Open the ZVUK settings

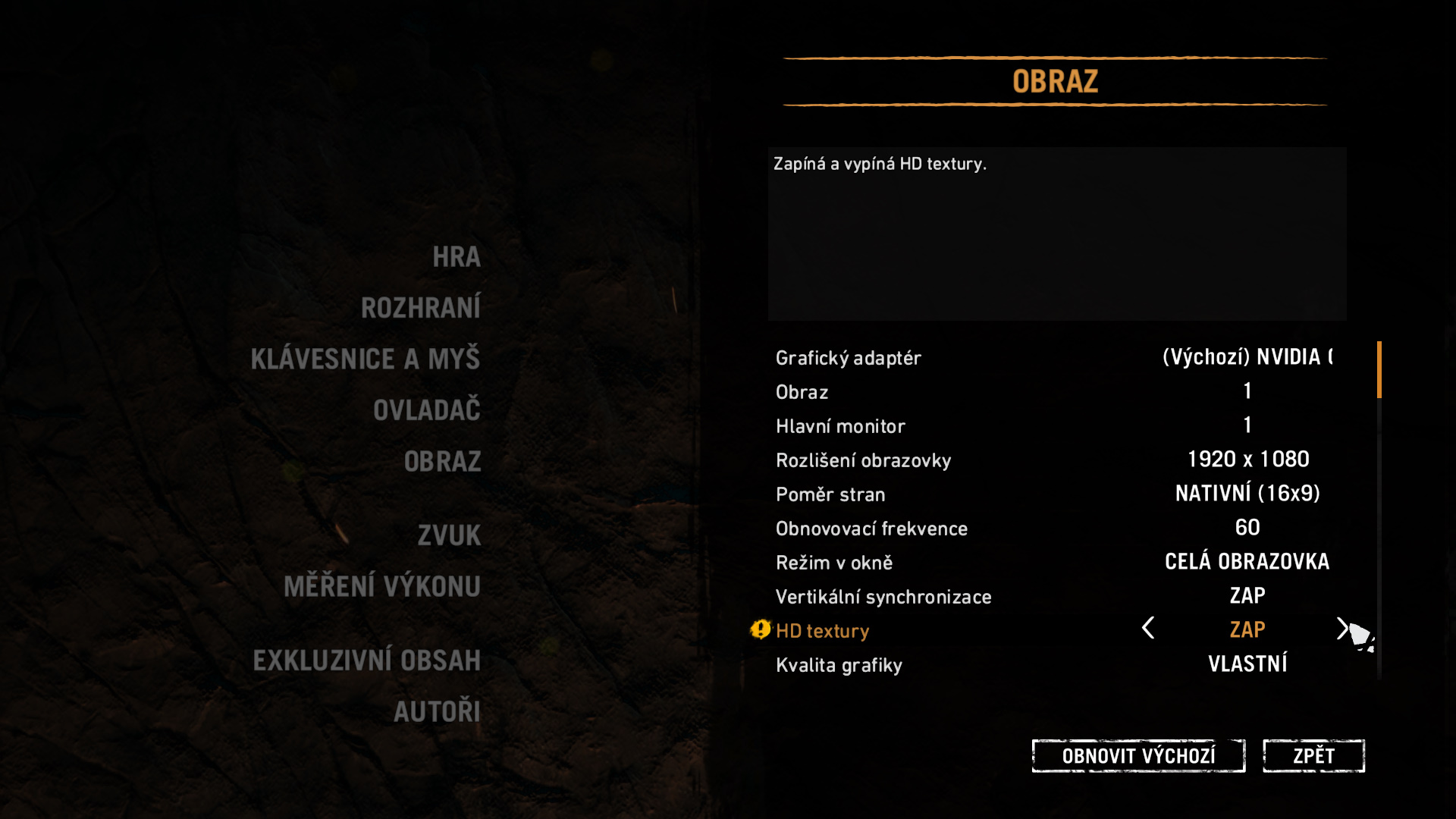[x=449, y=535]
